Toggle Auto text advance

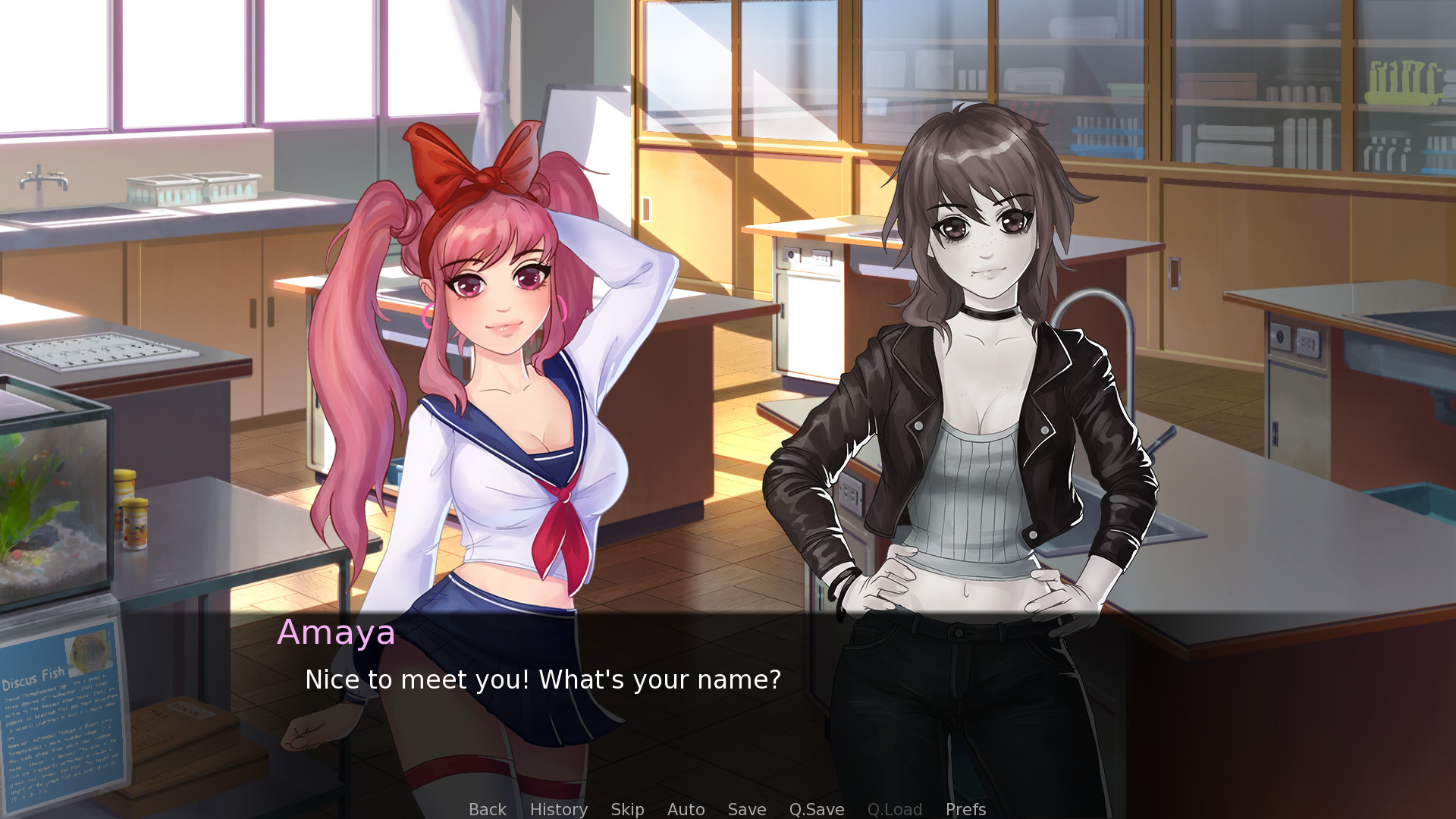[x=685, y=809]
